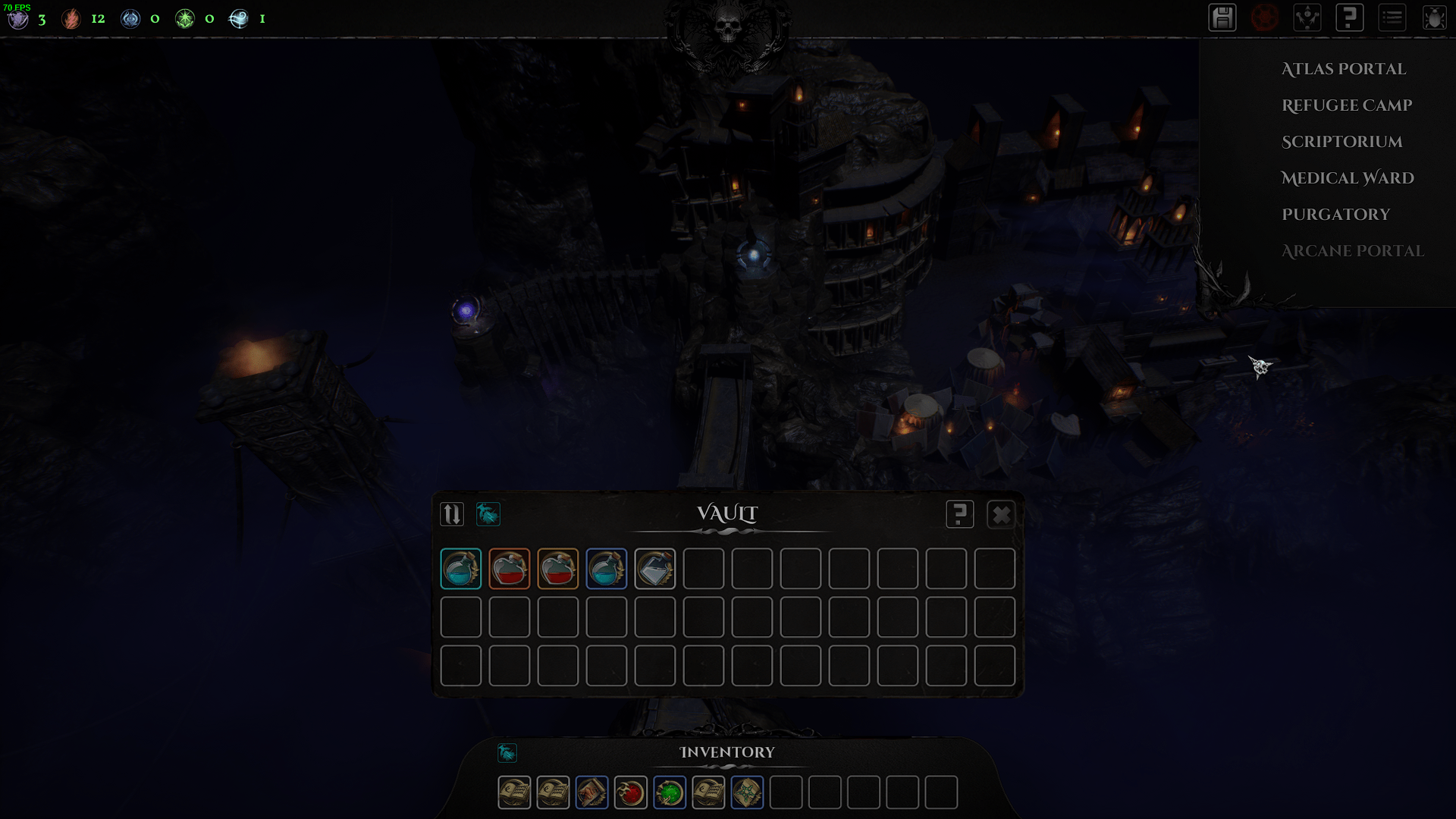Go to the Refugee Camp
The width and height of the screenshot is (1456, 819).
click(1346, 105)
